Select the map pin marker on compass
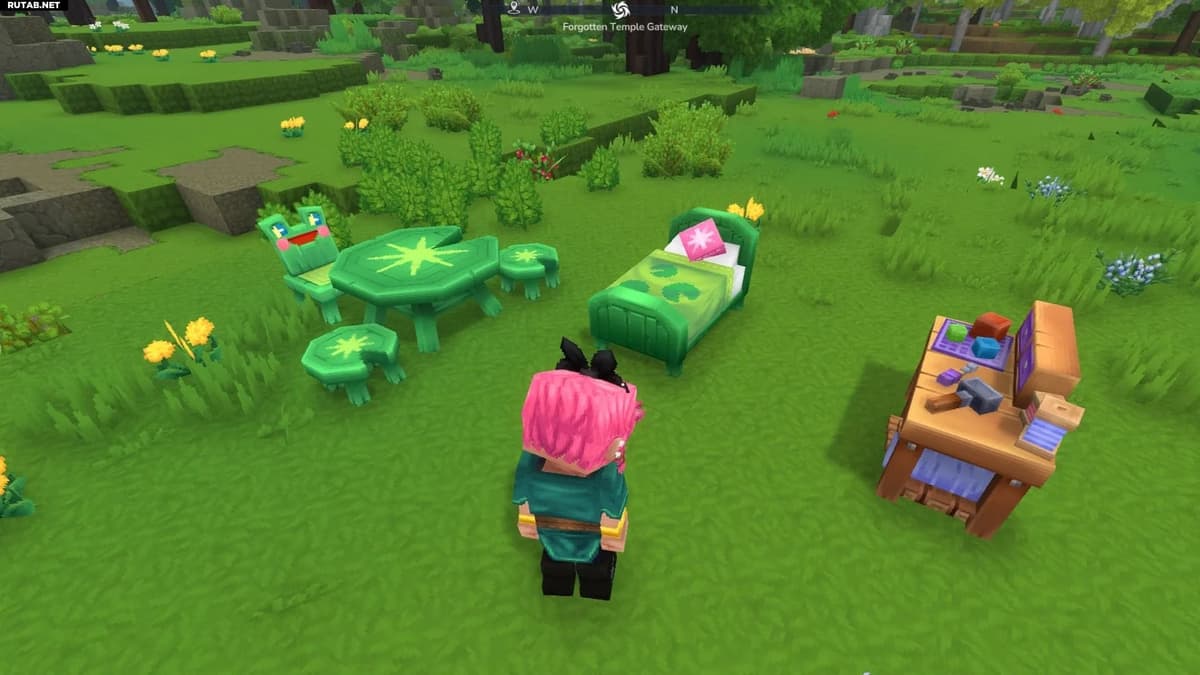 coord(513,8)
